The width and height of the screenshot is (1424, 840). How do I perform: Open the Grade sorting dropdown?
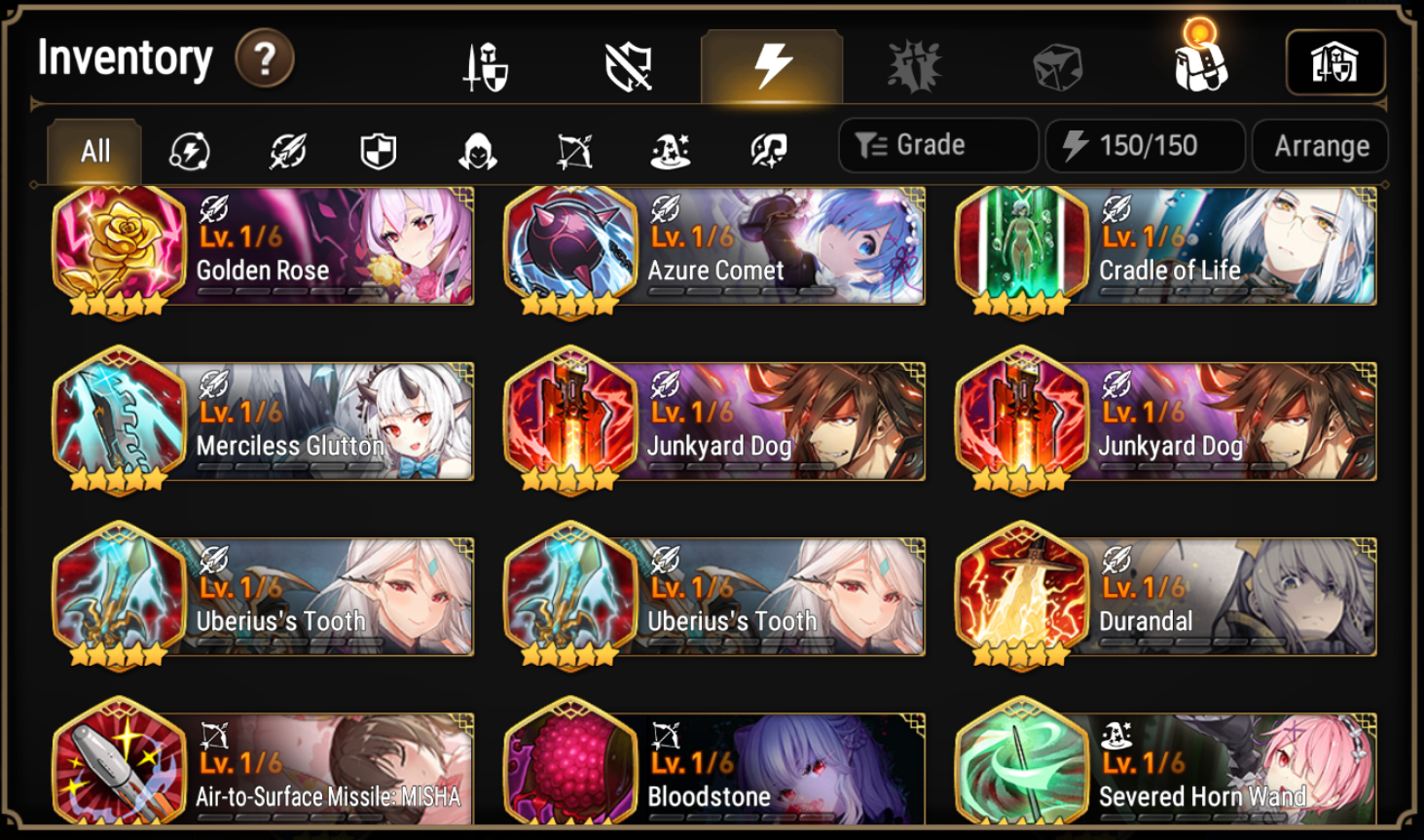coord(937,145)
